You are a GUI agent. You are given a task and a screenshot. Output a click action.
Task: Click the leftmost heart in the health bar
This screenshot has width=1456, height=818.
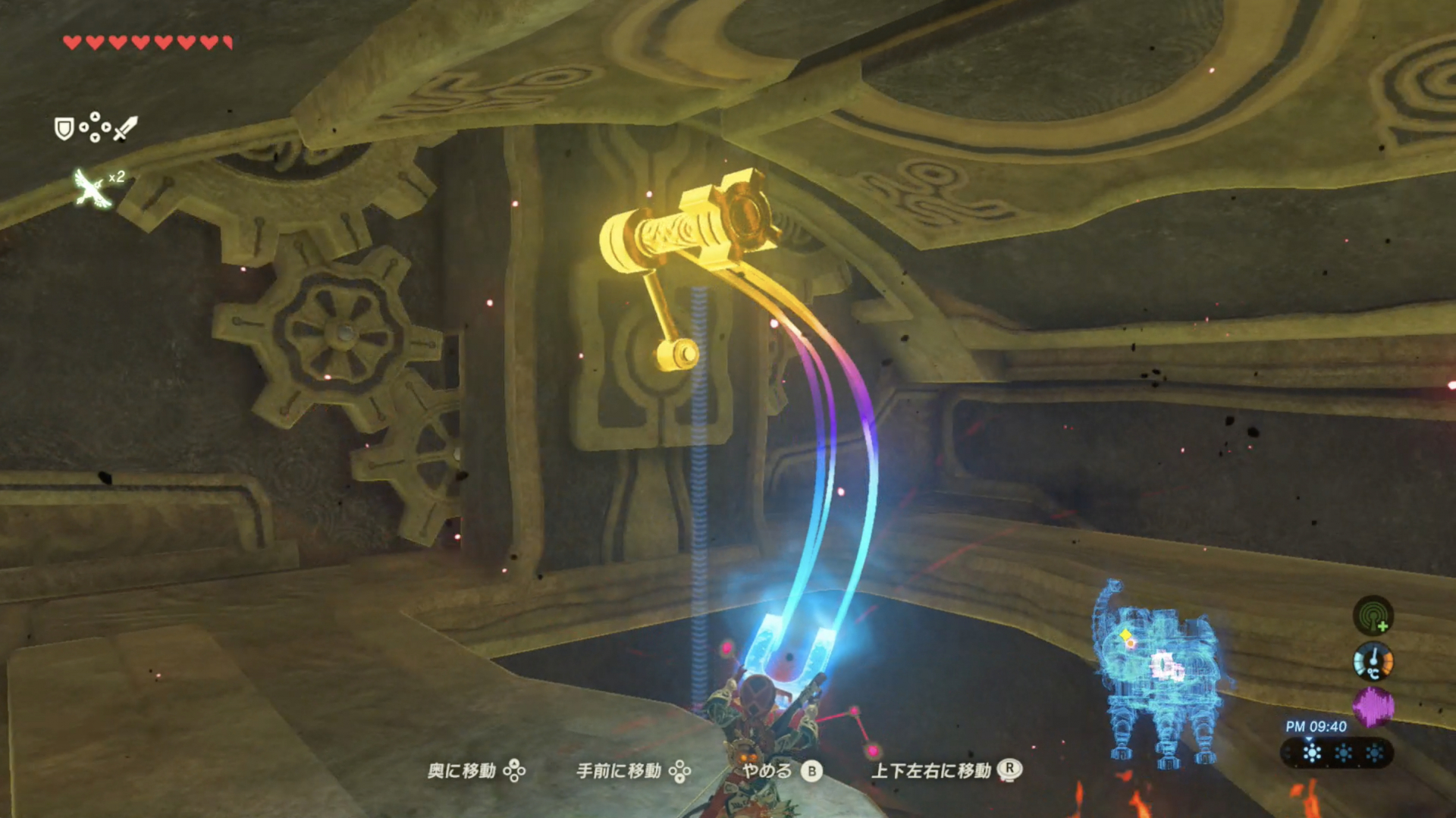click(x=72, y=42)
